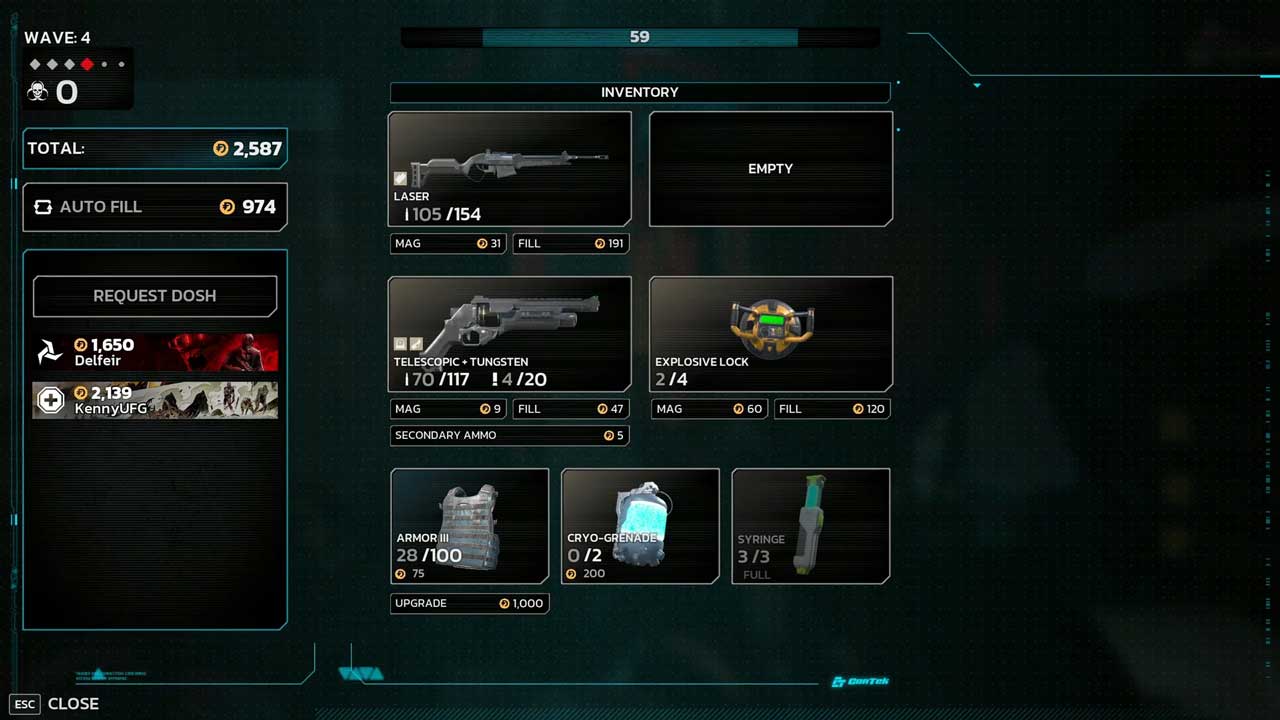Fill Explosive Lock for 120 dosh

point(831,409)
